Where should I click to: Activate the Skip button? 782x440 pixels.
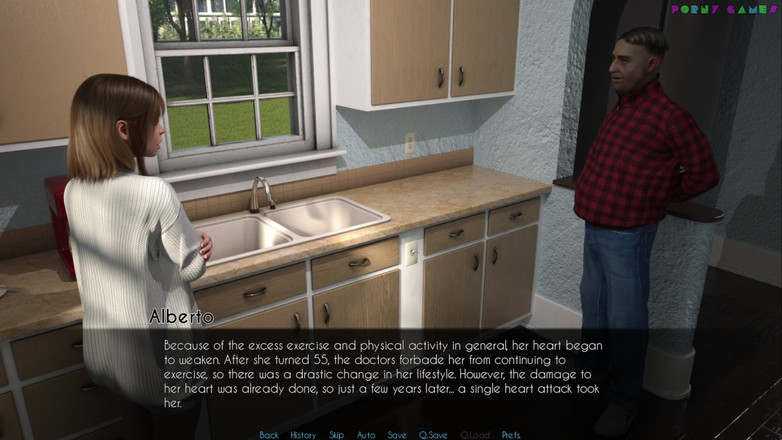coord(337,435)
